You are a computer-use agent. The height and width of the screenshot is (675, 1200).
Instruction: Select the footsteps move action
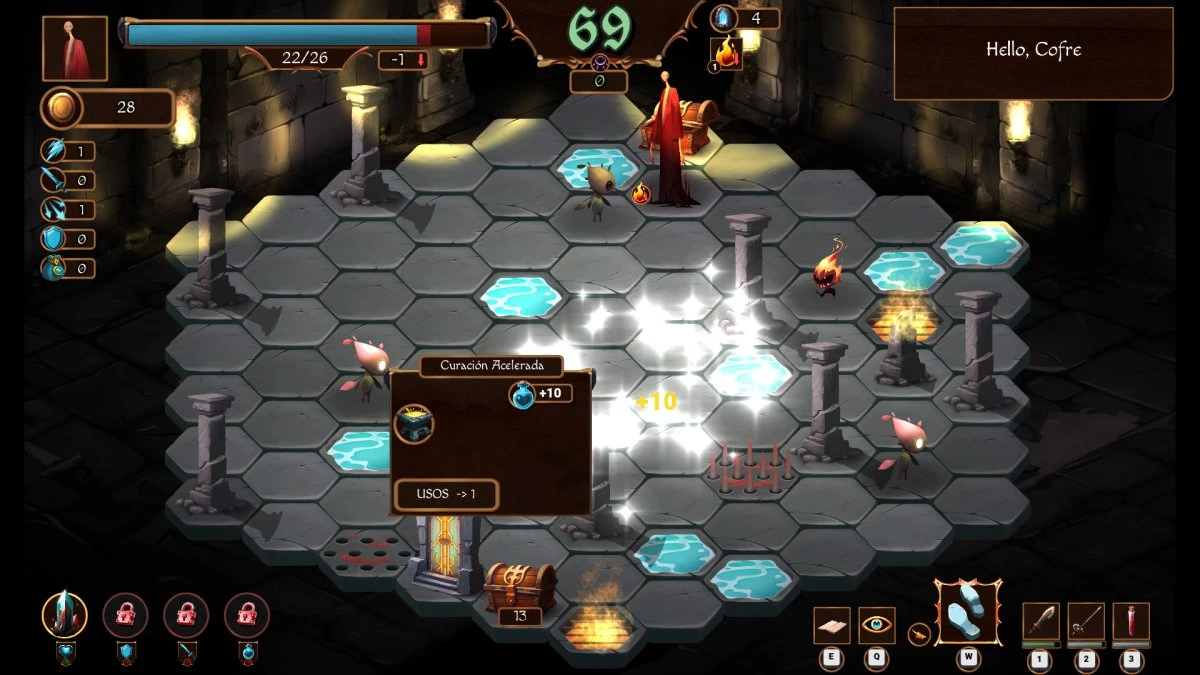click(x=967, y=612)
